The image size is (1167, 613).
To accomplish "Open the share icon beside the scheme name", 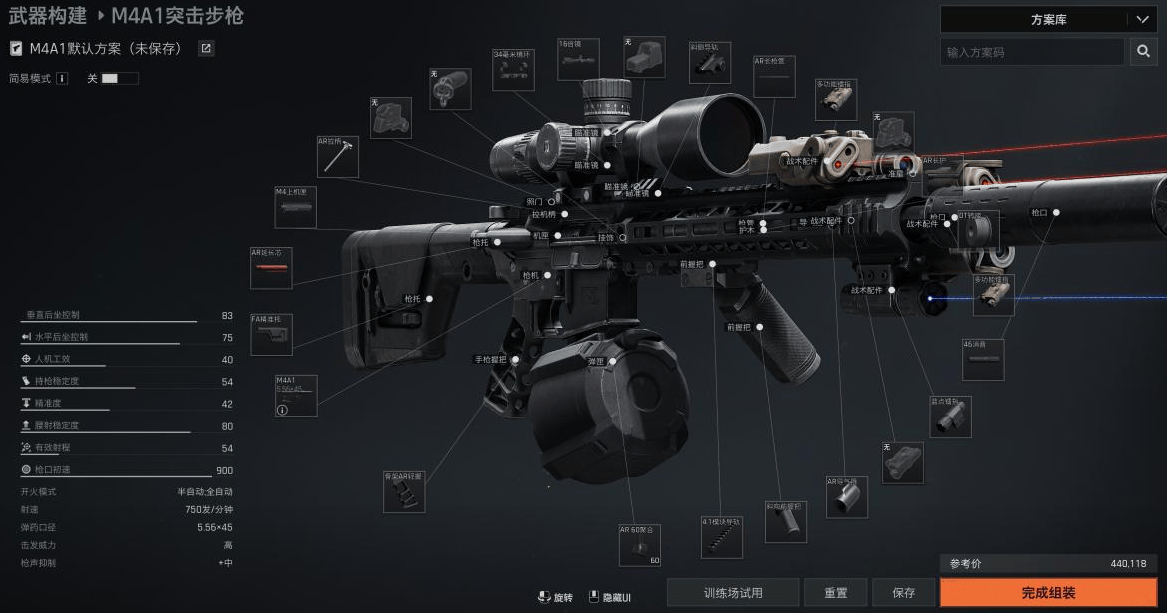I will click(x=206, y=48).
